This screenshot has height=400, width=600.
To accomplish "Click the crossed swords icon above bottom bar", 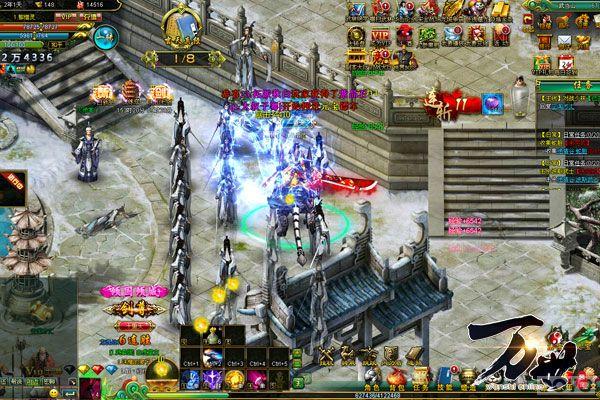I will pyautogui.click(x=327, y=353).
